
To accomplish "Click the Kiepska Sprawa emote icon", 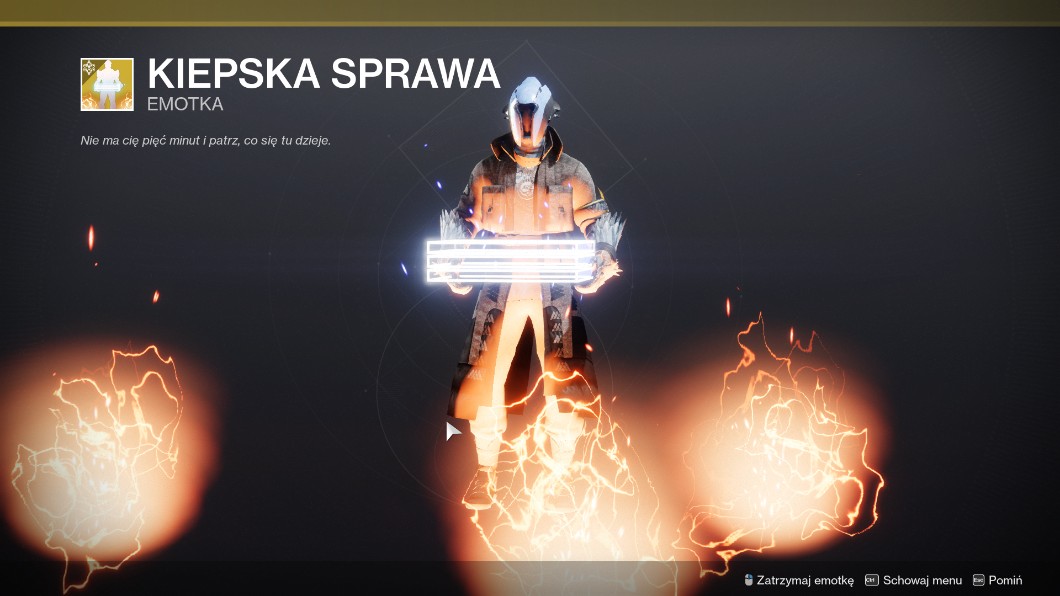I will point(107,84).
